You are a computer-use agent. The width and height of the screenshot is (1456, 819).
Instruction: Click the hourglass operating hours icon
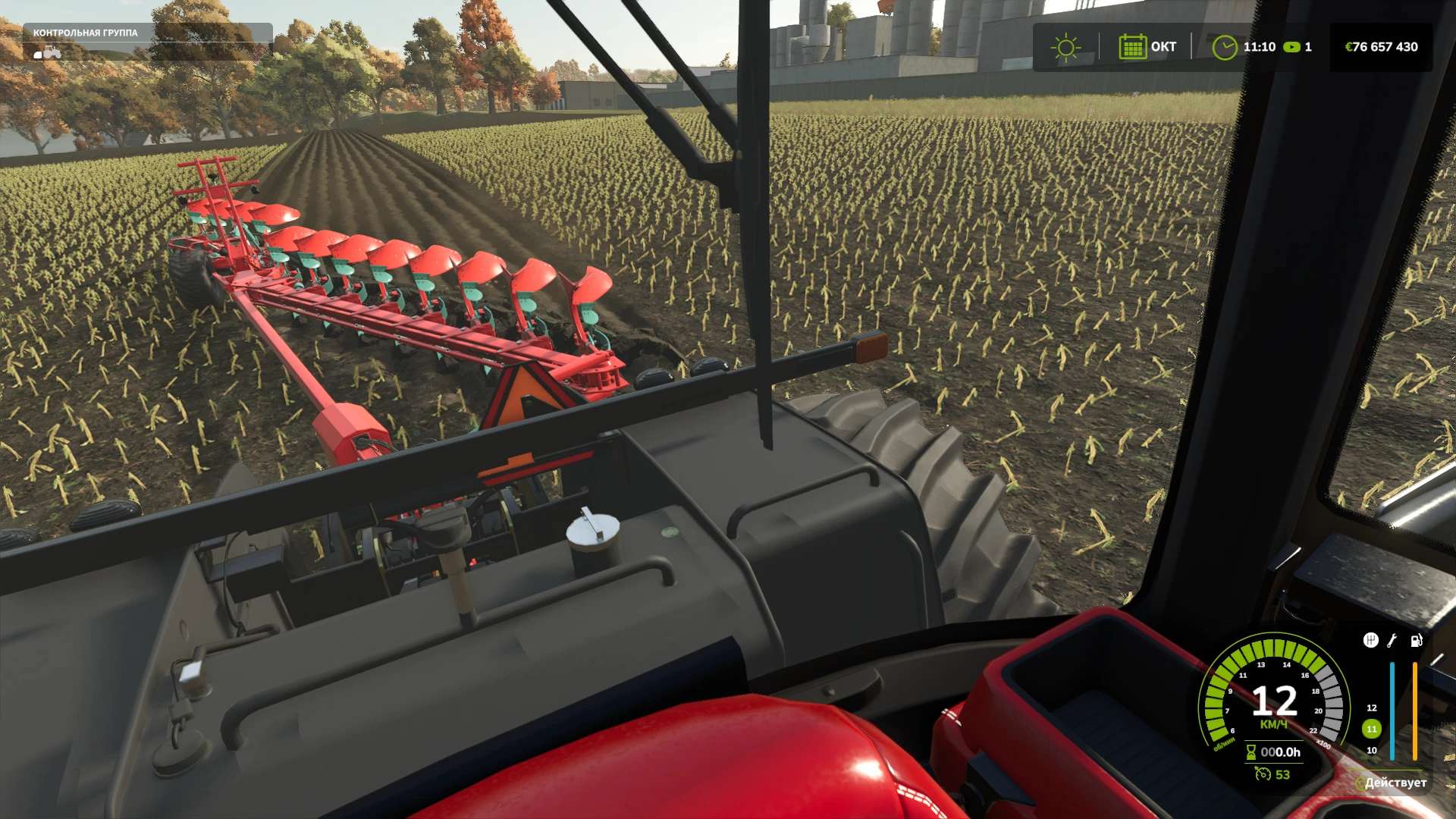pyautogui.click(x=1251, y=752)
